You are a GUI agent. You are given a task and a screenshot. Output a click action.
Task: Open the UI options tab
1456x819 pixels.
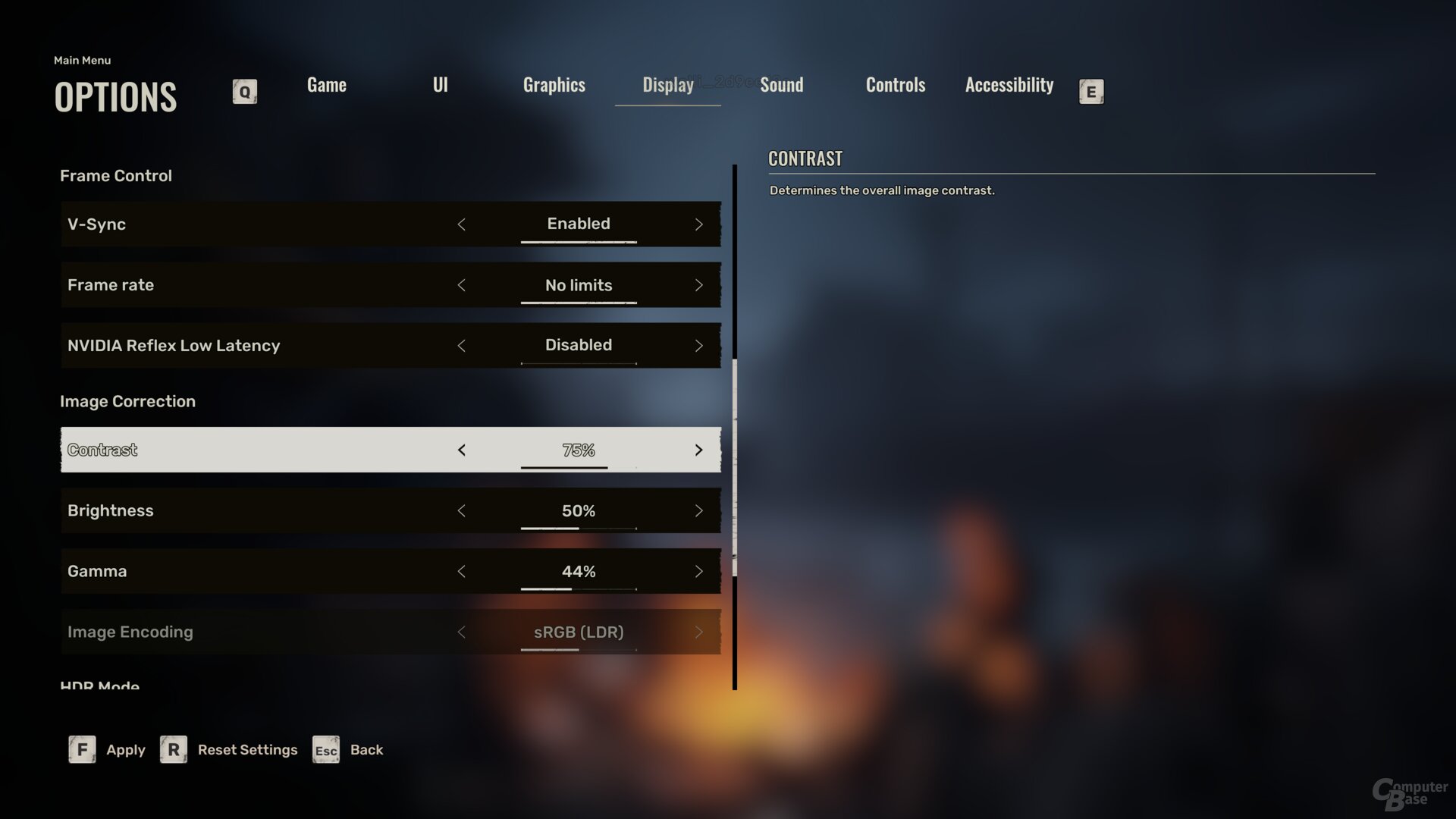point(440,85)
